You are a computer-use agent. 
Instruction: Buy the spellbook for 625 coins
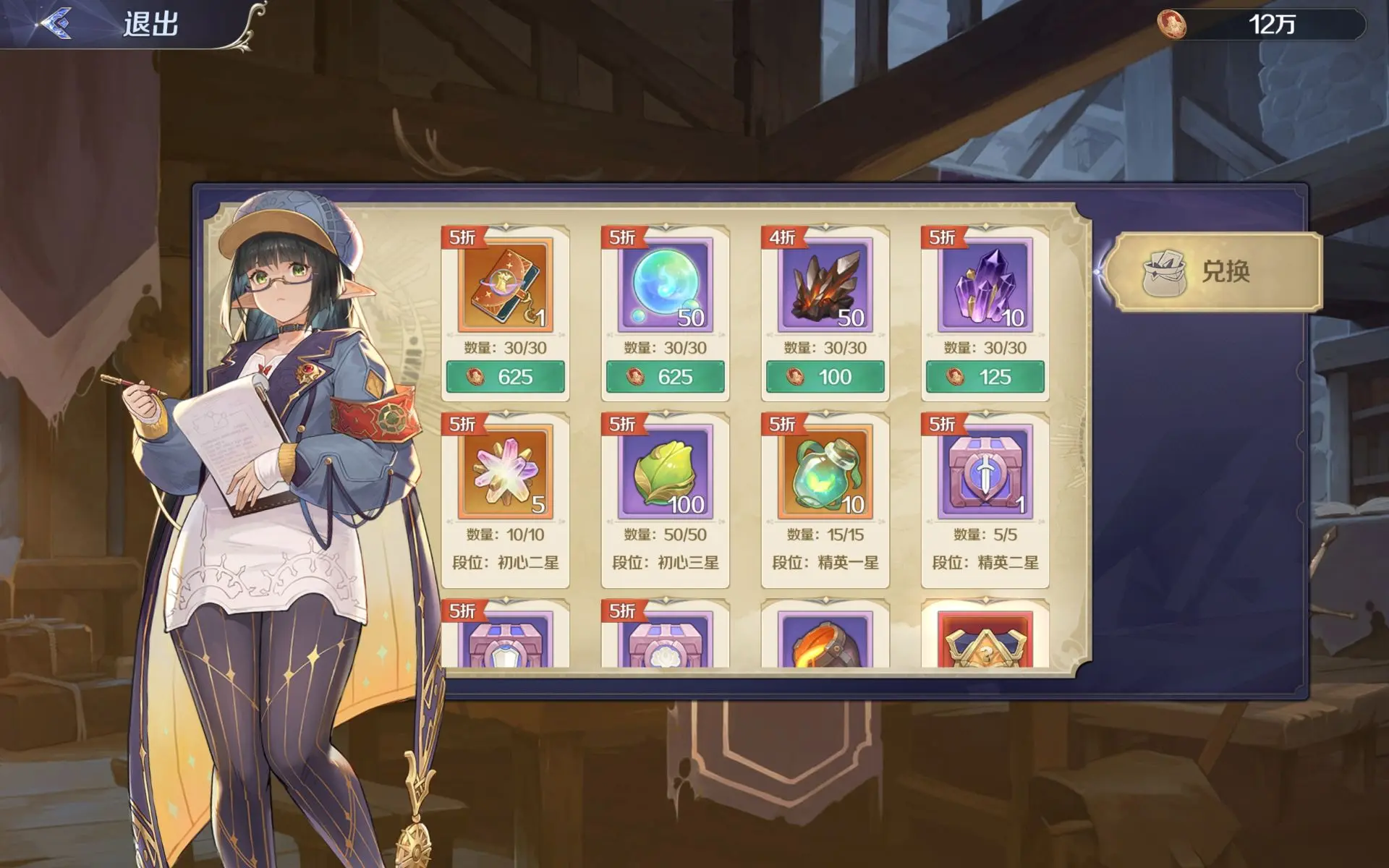(505, 377)
